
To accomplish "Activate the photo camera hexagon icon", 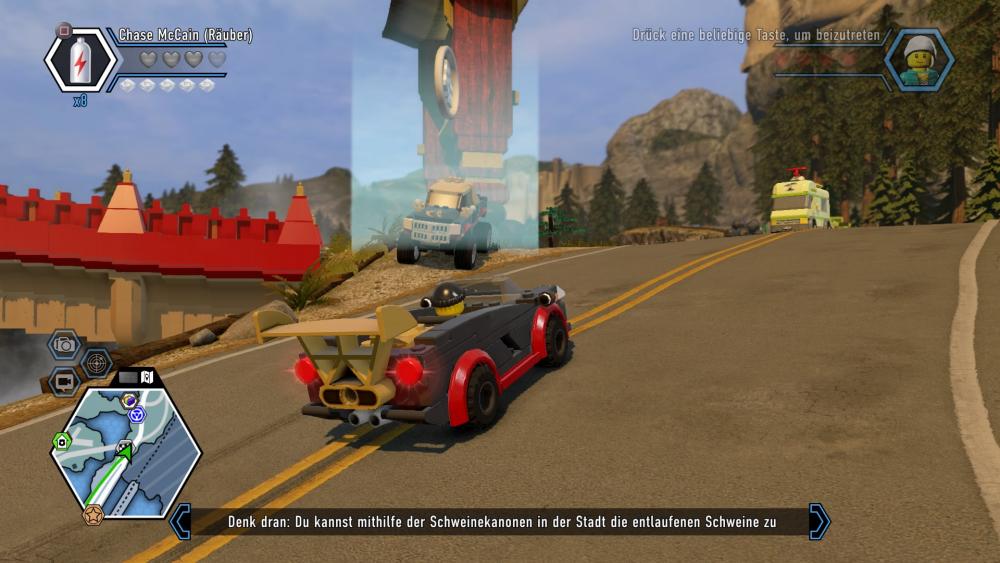I will click(64, 345).
